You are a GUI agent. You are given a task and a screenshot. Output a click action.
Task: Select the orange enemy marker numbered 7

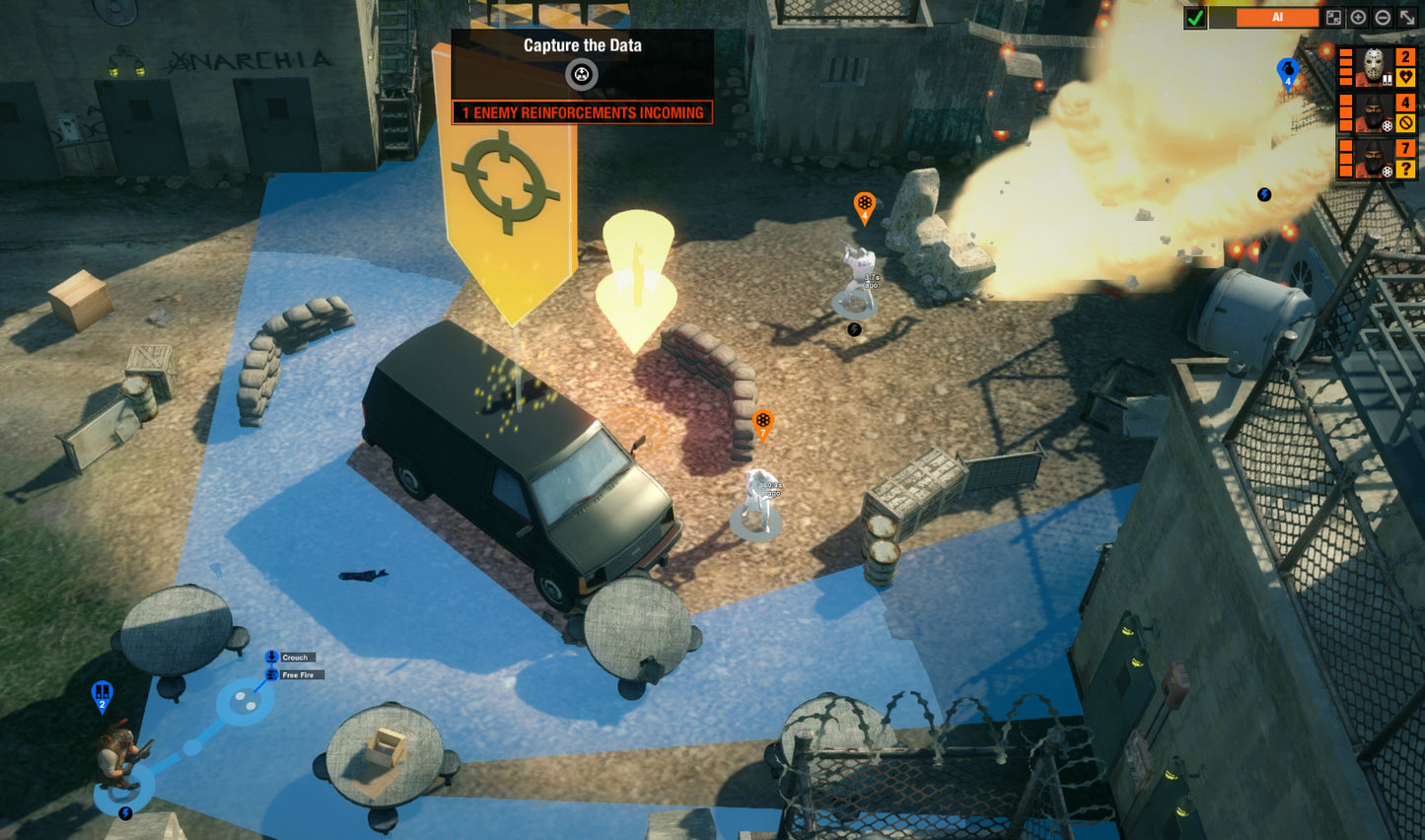[762, 423]
